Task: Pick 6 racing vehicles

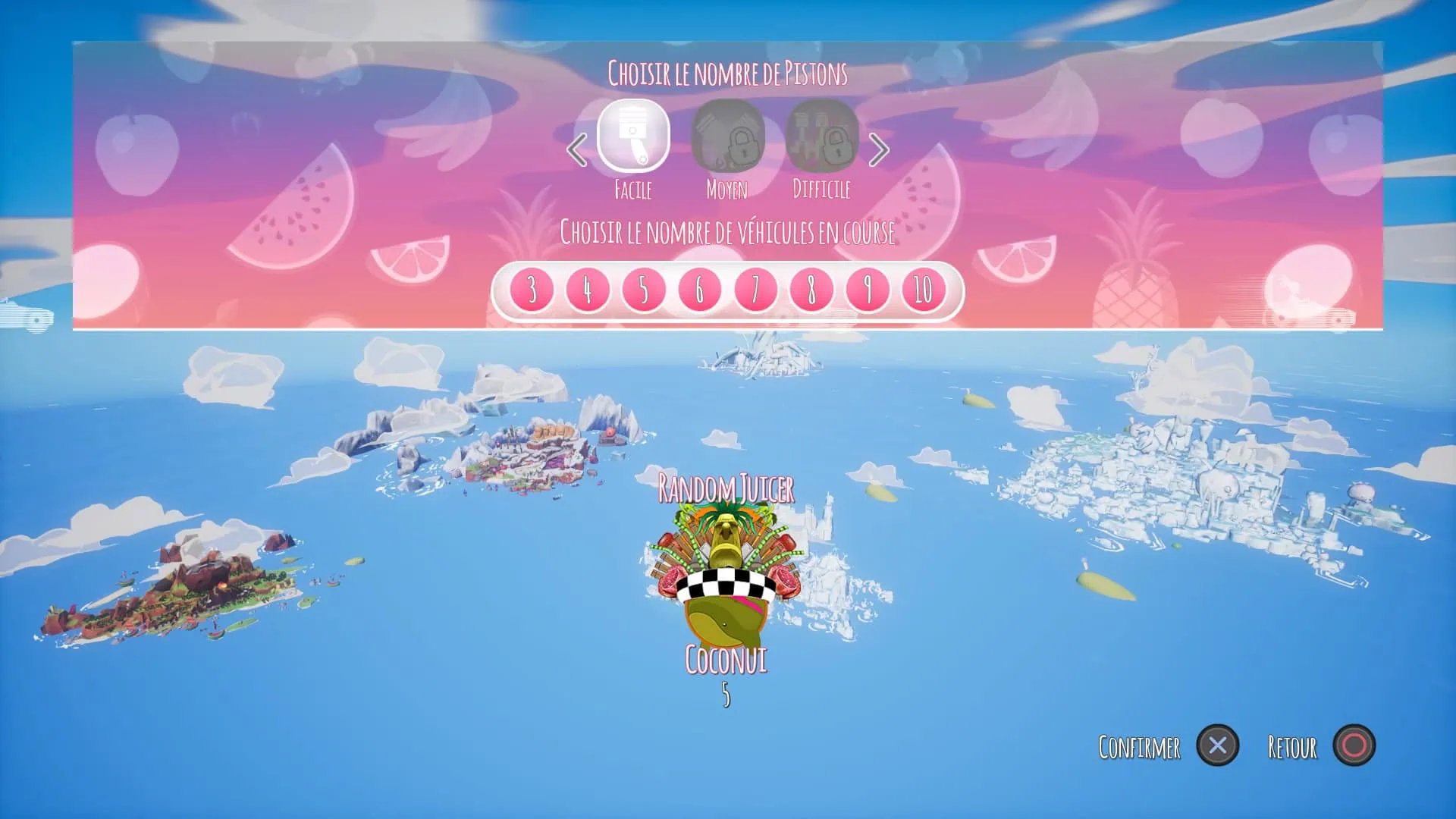Action: 699,290
